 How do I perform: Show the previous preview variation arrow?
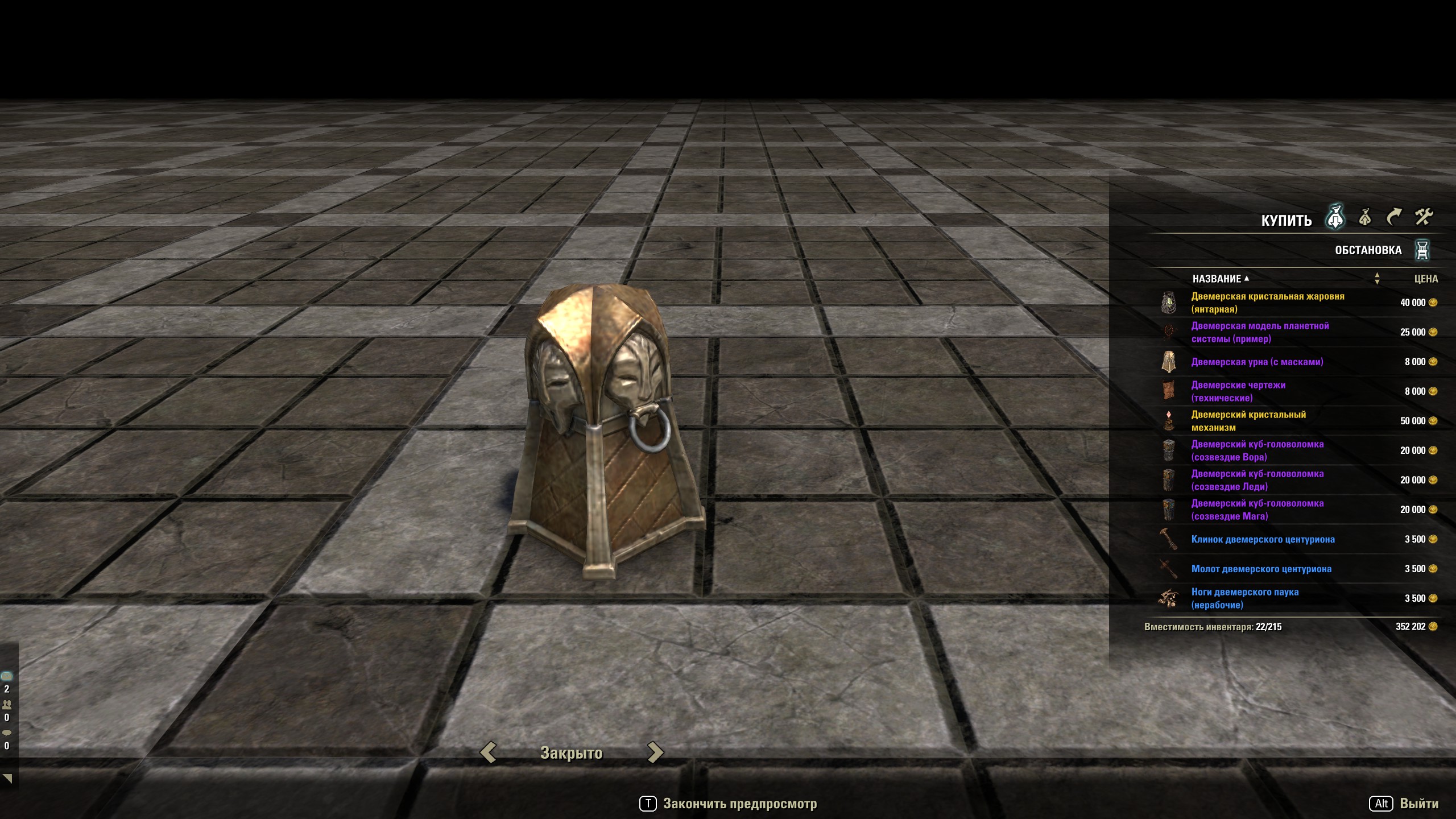488,752
